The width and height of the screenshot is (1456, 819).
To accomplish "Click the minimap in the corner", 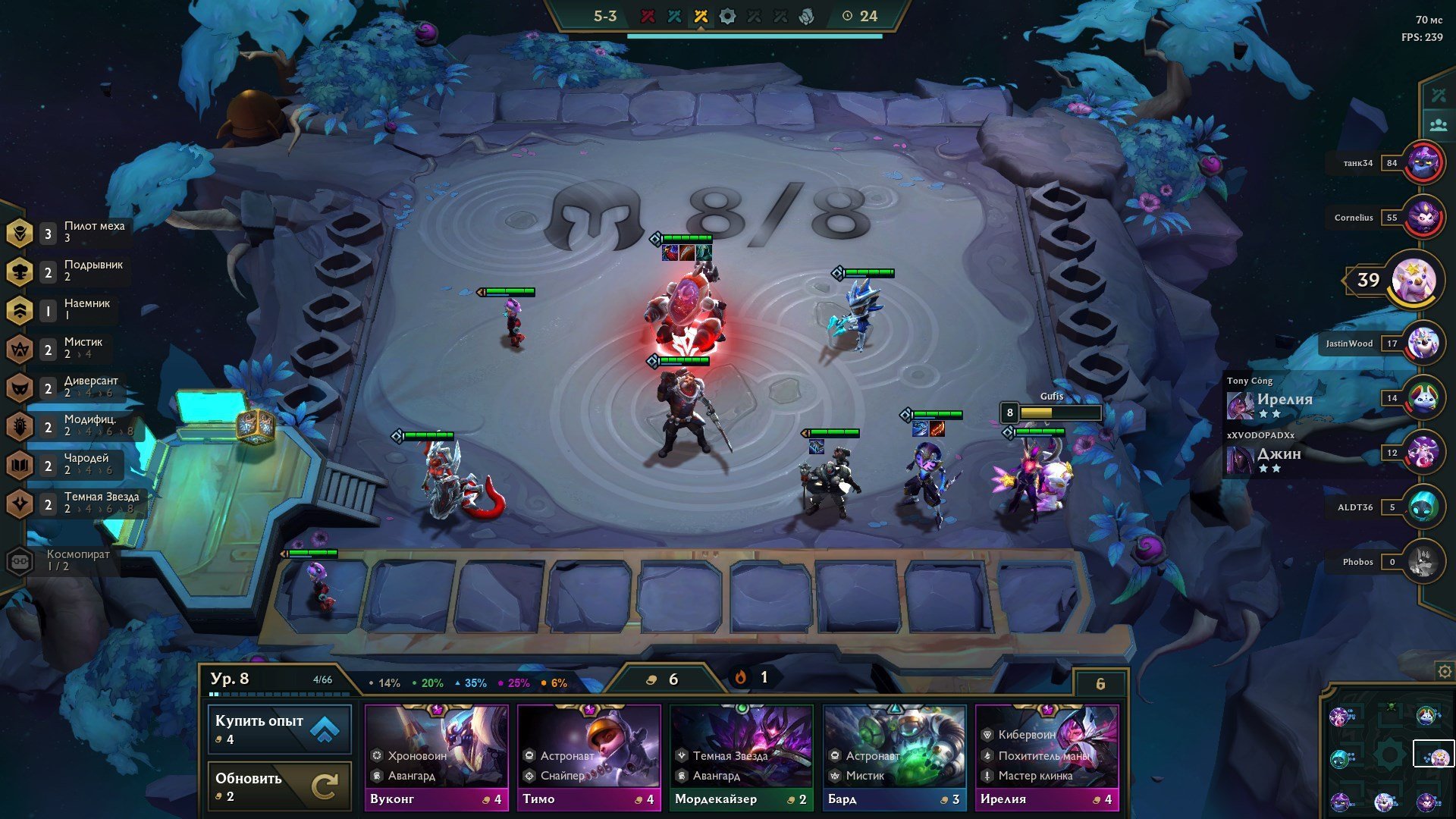I will 1388,755.
